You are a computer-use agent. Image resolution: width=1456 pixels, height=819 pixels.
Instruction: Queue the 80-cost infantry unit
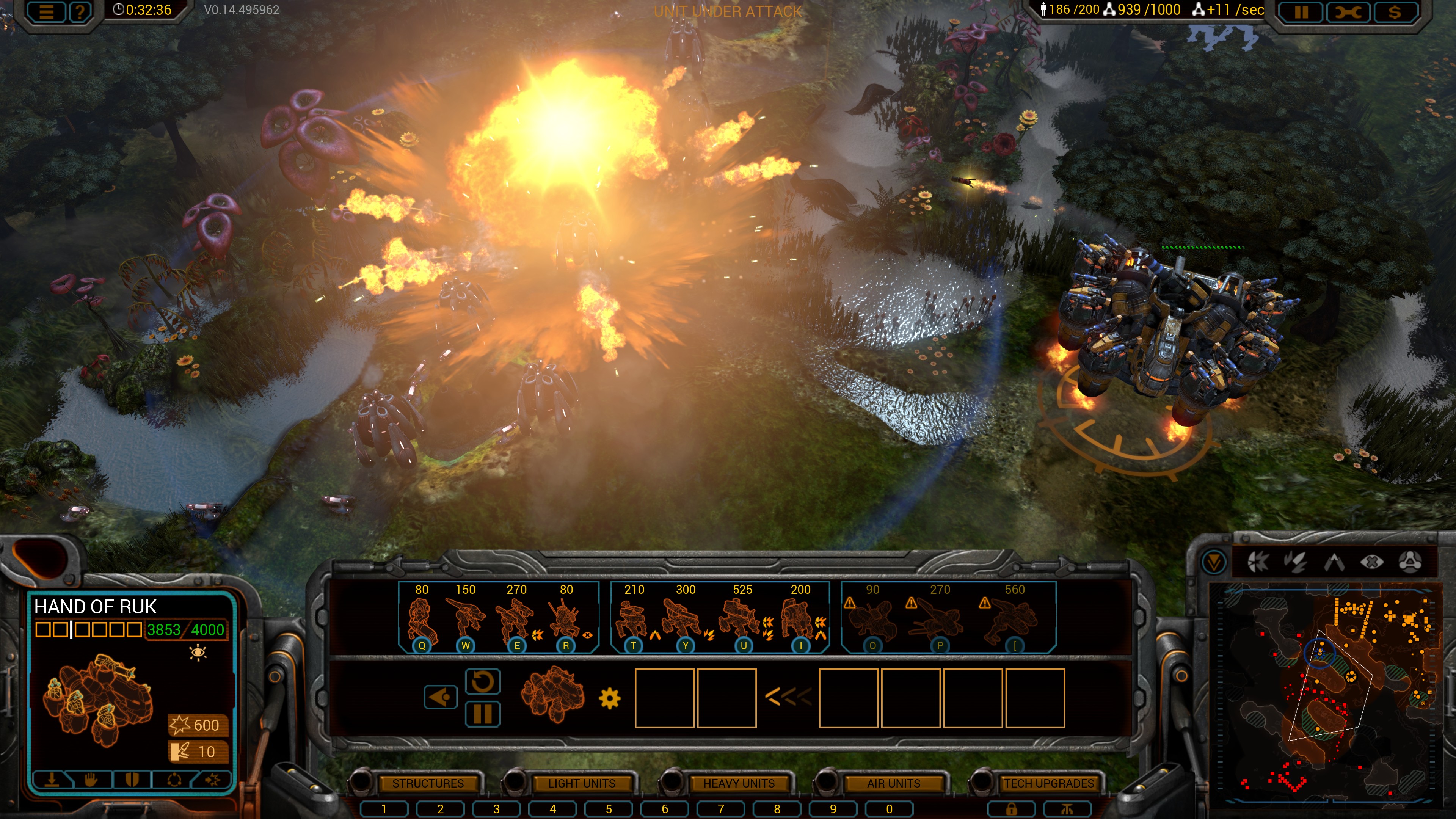[421, 619]
